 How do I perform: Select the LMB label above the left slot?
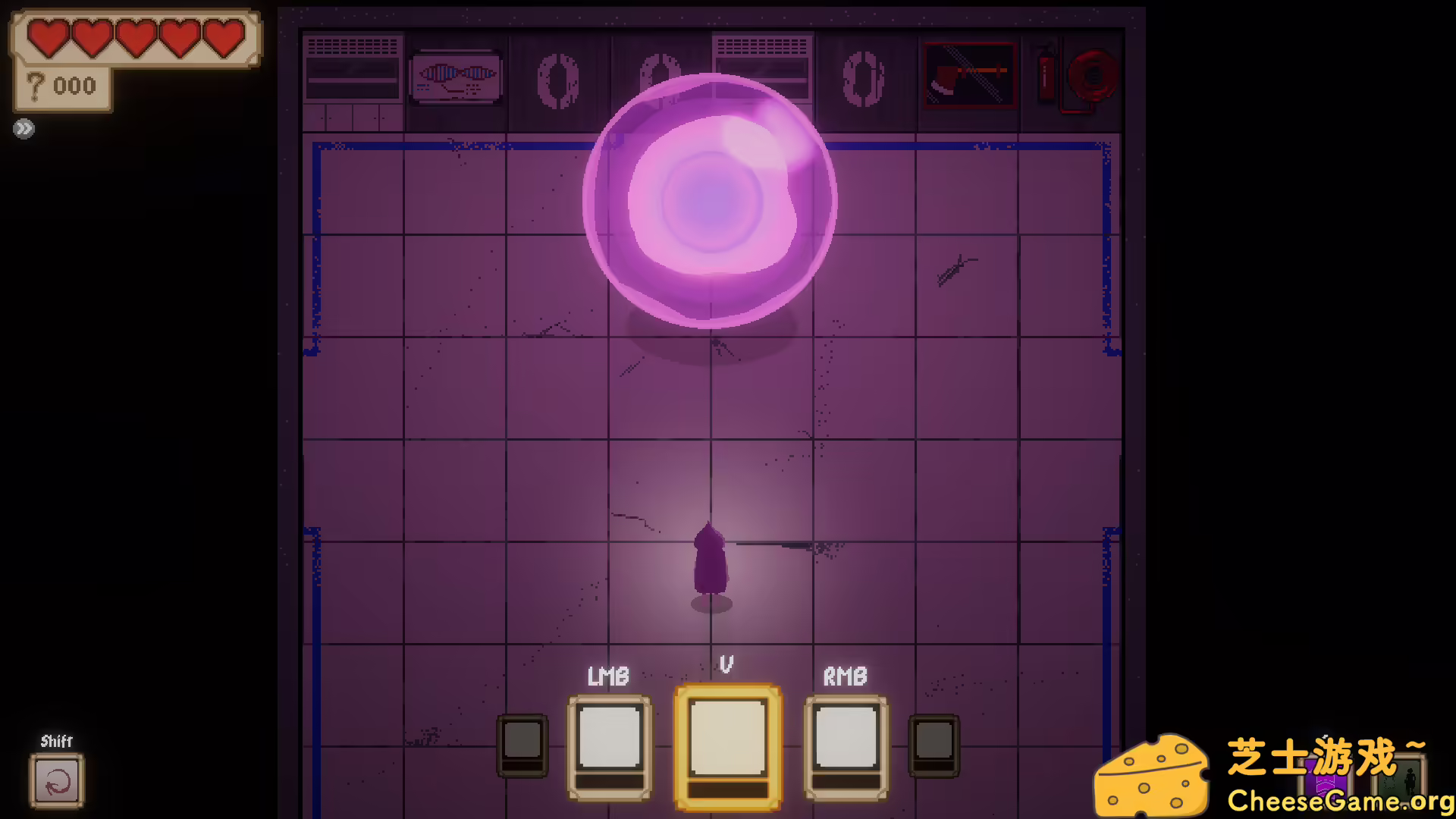pyautogui.click(x=607, y=675)
